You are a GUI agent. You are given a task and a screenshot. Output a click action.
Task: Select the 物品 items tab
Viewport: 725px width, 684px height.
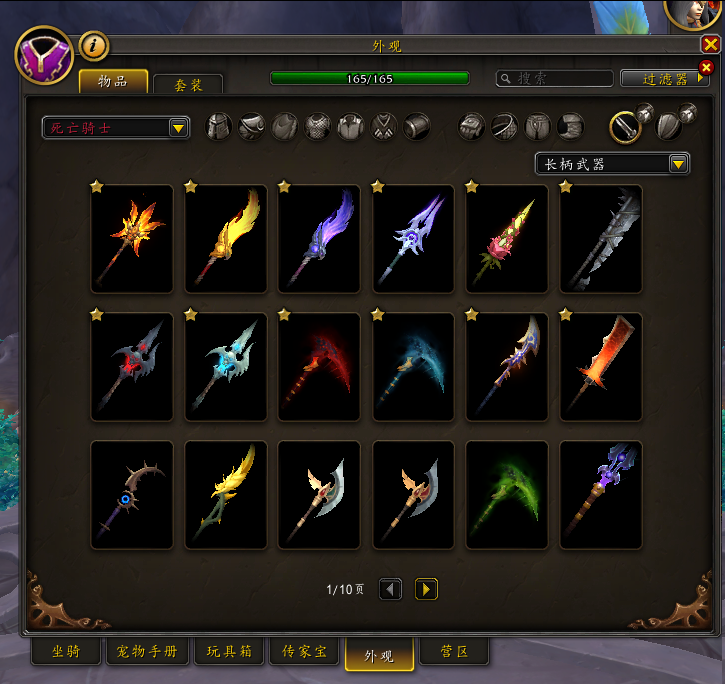pyautogui.click(x=113, y=82)
